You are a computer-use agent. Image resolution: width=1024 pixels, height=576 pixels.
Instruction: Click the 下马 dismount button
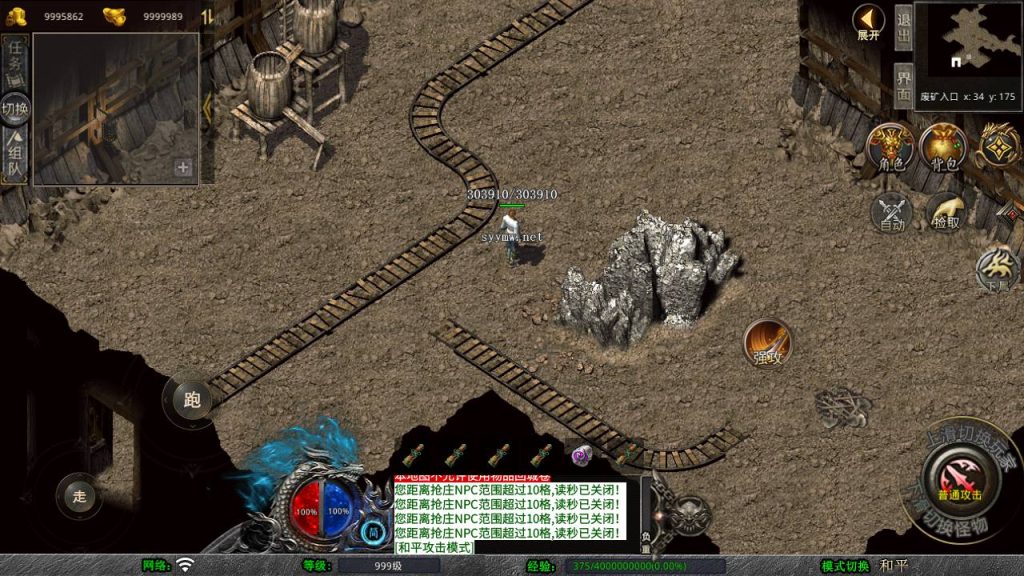point(998,268)
